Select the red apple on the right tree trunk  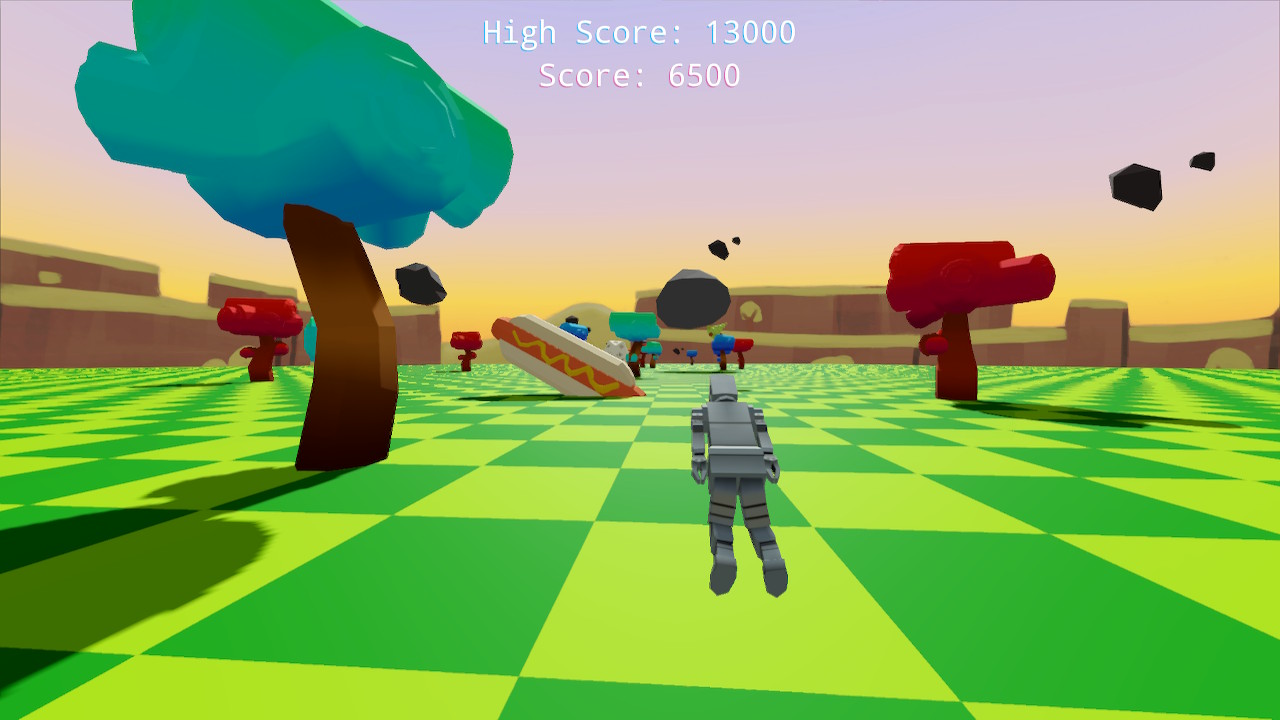[x=934, y=346]
